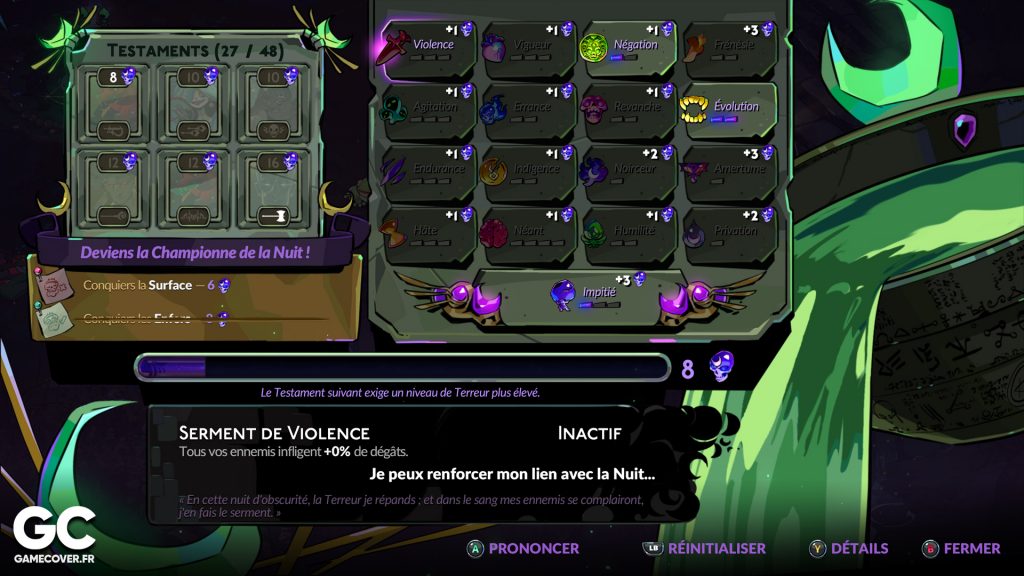Choose the Errance vow
This screenshot has height=576, width=1024.
[x=526, y=110]
